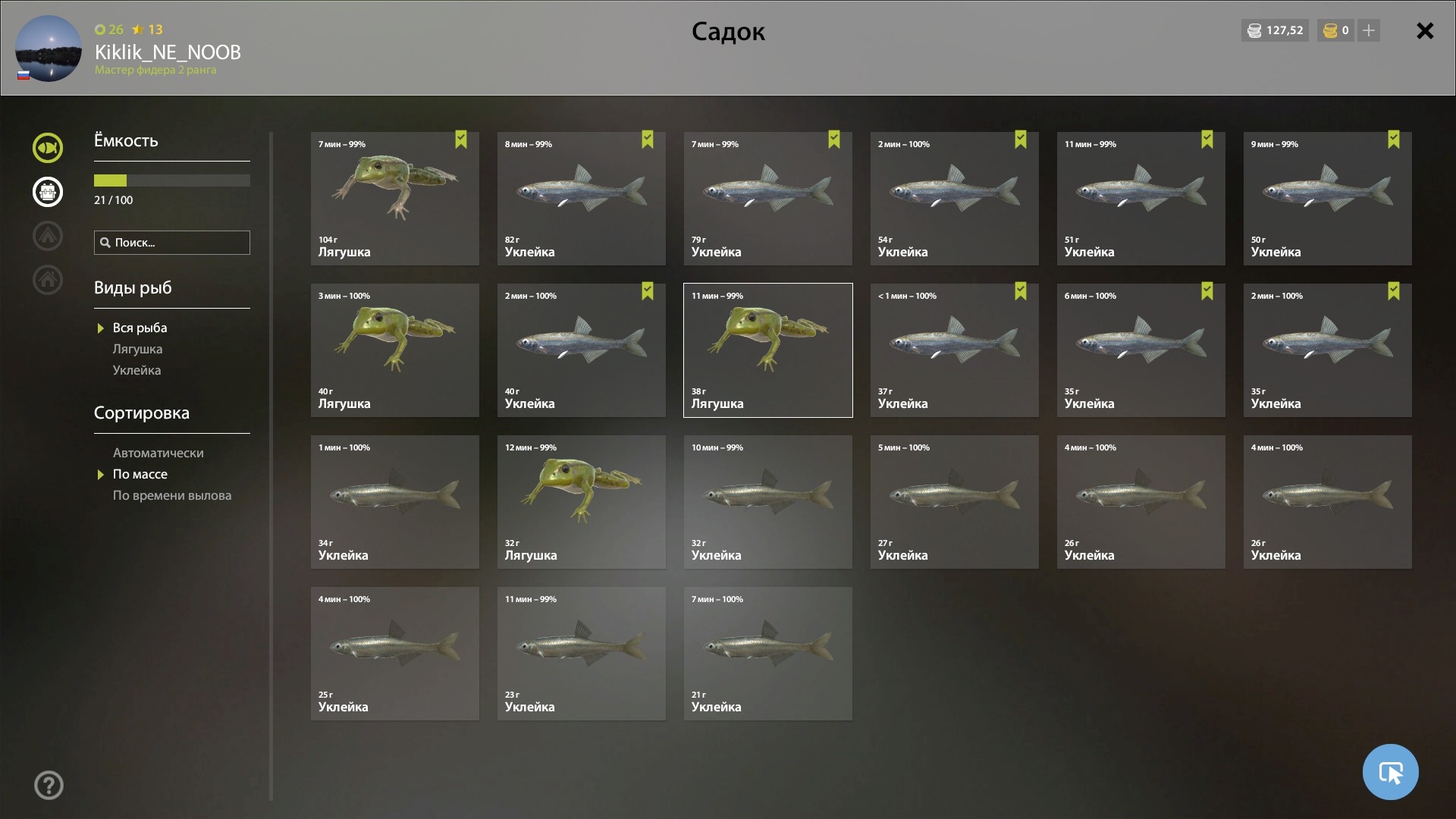
Task: Select the 82 г Уклейка card
Action: (x=581, y=199)
